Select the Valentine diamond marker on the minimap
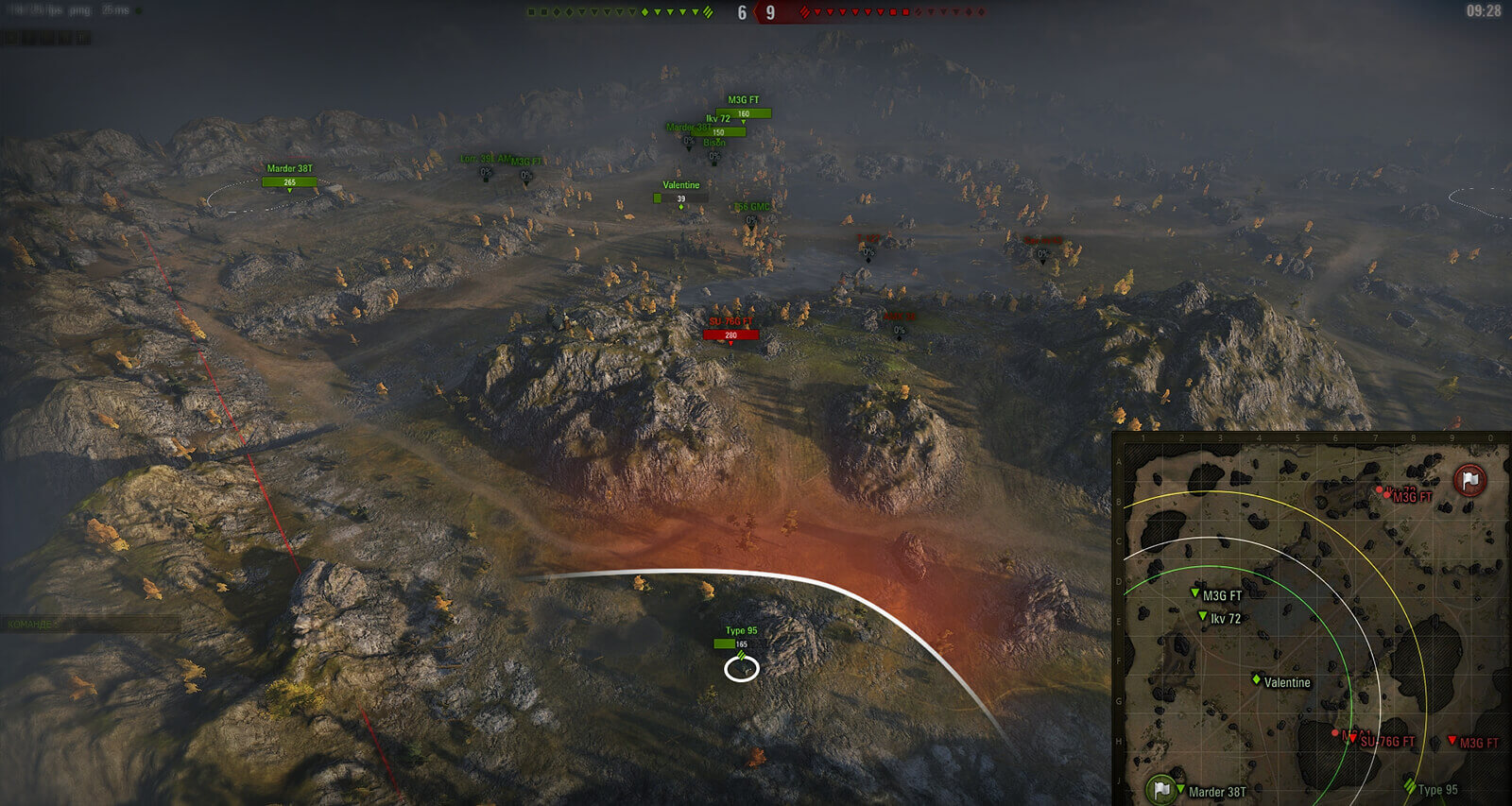The width and height of the screenshot is (1512, 806). coord(1257,679)
